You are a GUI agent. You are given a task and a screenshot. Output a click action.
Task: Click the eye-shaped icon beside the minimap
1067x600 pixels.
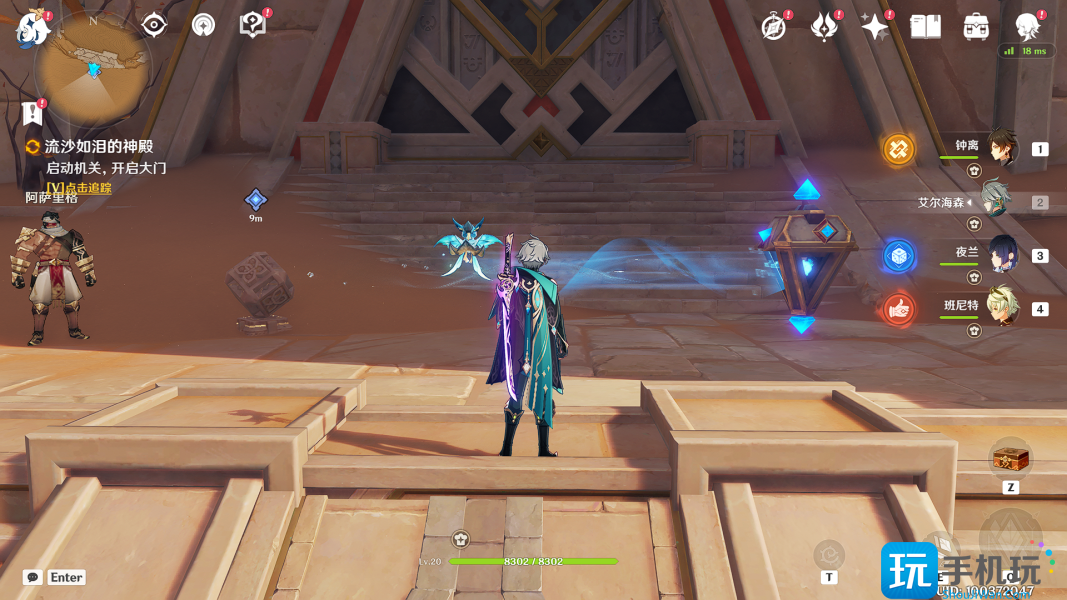[x=154, y=25]
